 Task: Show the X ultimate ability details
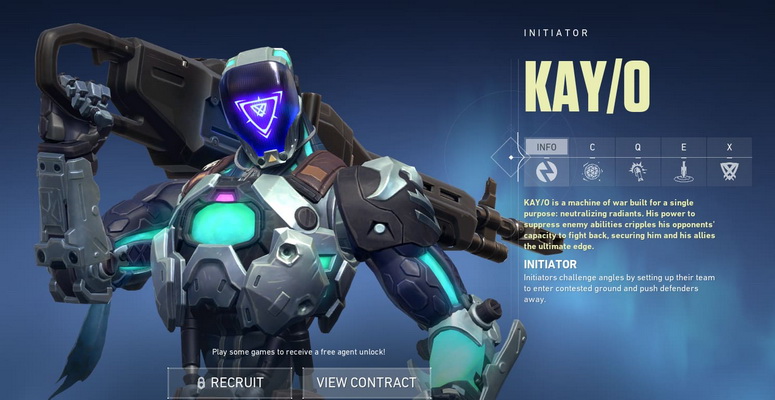point(729,161)
